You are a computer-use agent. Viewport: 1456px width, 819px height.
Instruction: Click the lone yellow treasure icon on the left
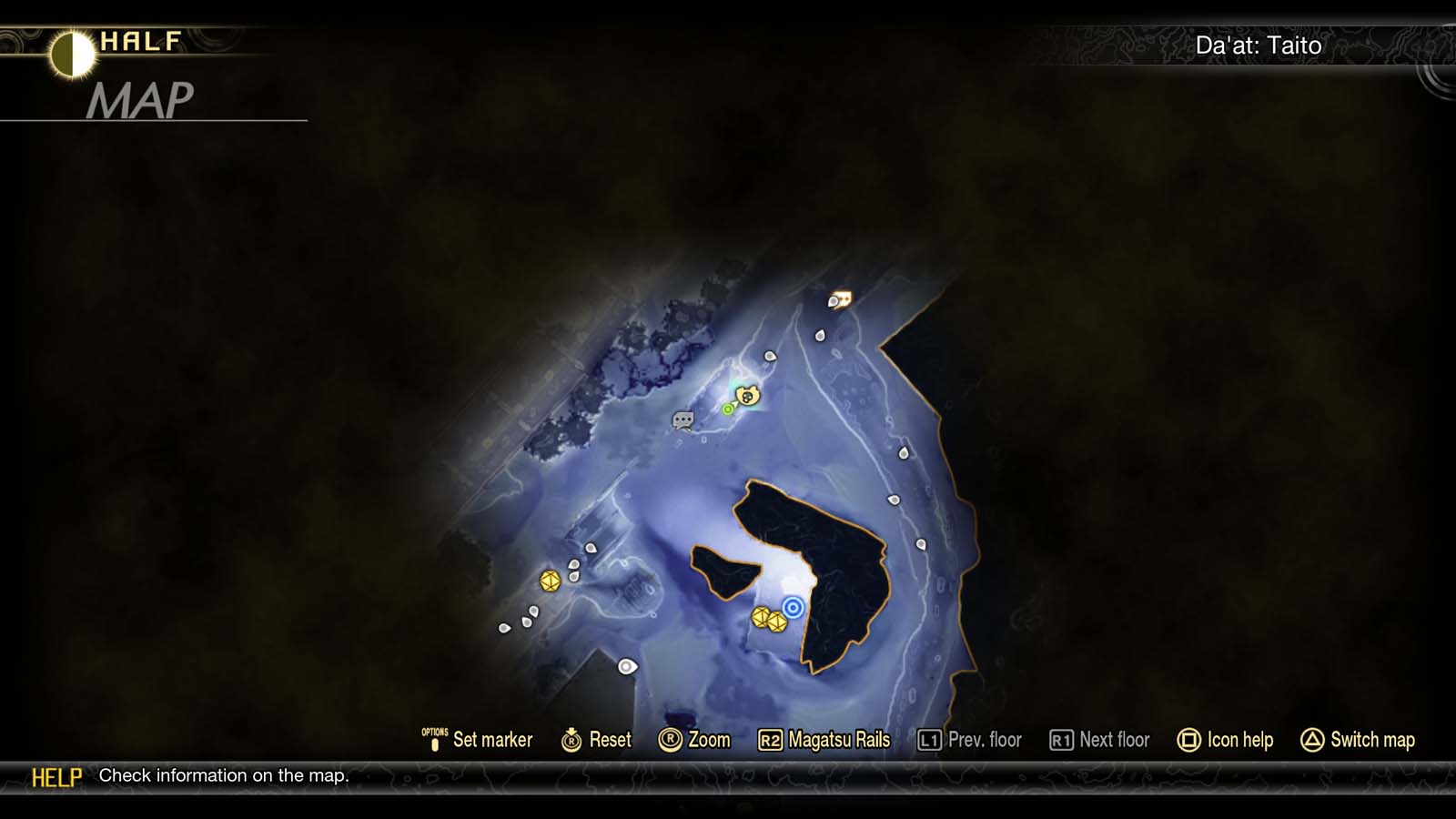551,582
